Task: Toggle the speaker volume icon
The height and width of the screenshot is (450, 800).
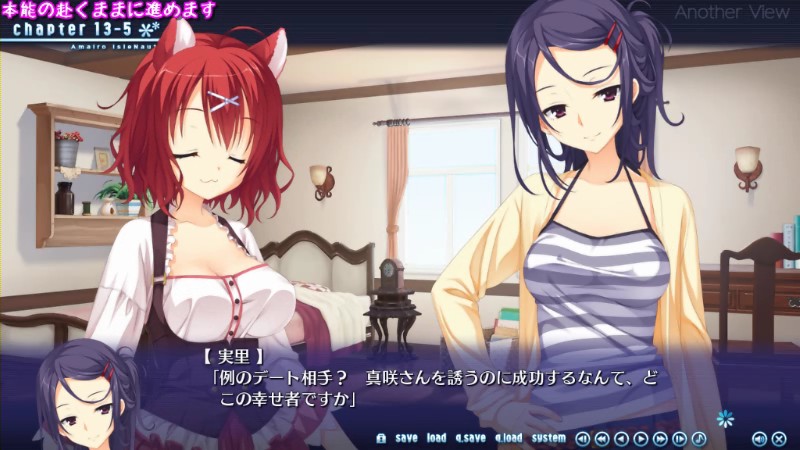Action: point(759,438)
